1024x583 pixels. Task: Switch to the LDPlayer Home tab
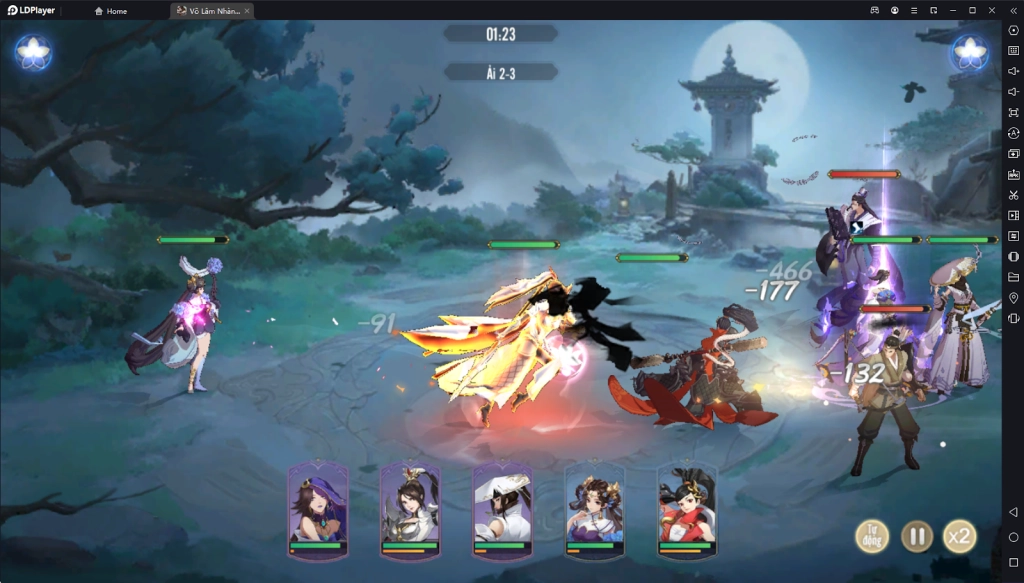tap(111, 11)
